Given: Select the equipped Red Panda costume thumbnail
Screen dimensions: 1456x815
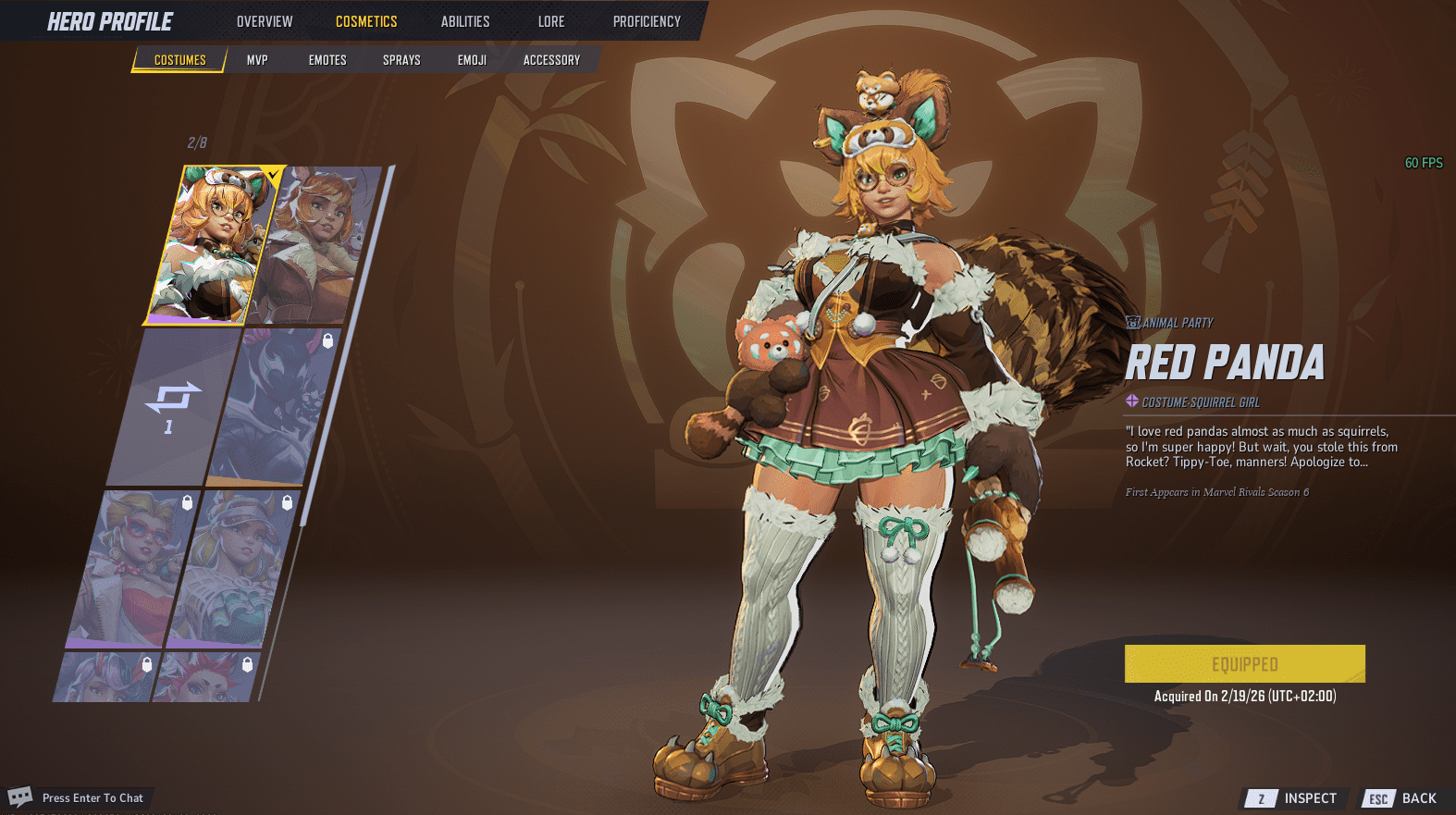Looking at the screenshot, I should tap(213, 245).
